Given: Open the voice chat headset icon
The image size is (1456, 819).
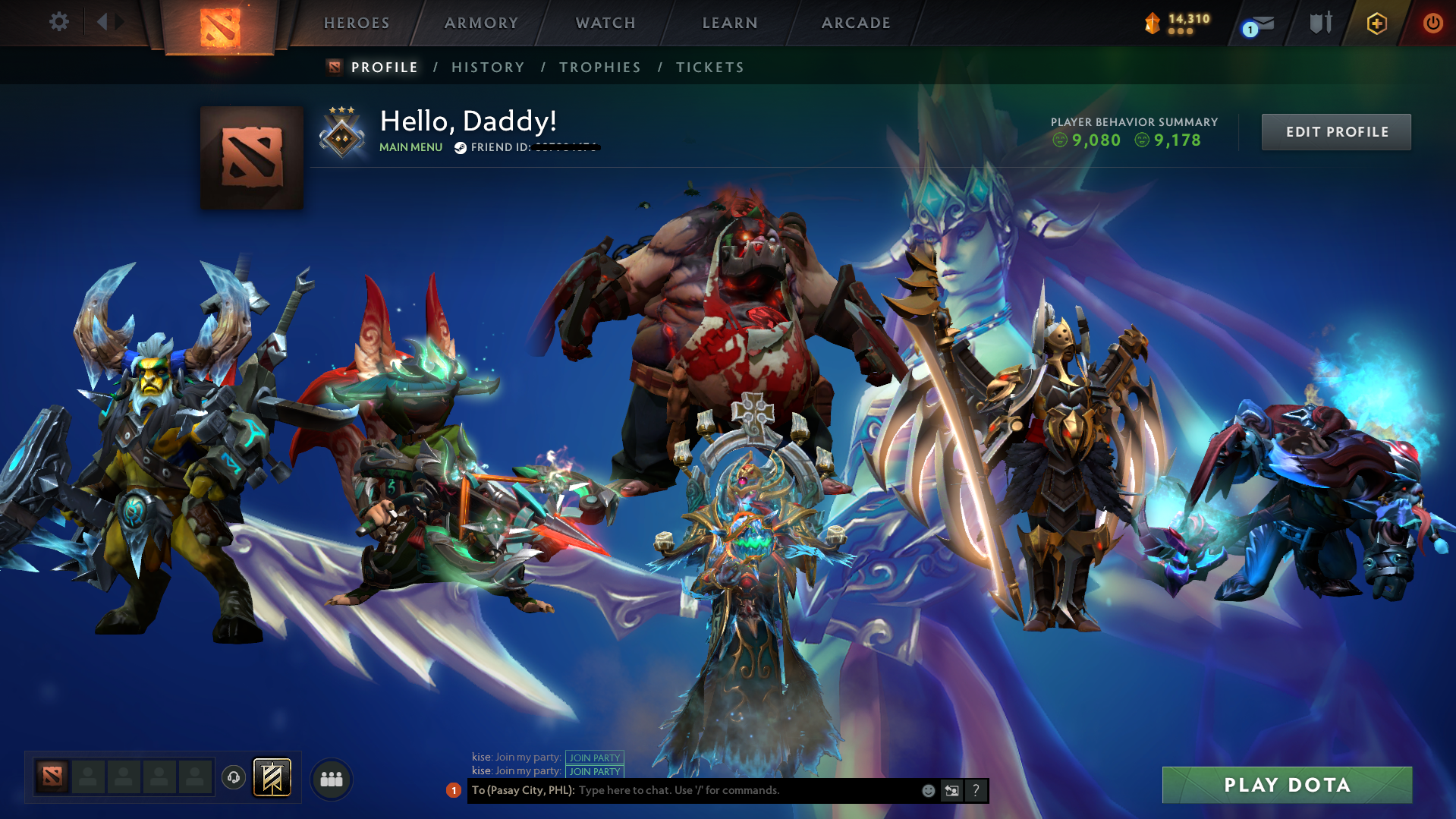Looking at the screenshot, I should click(234, 777).
